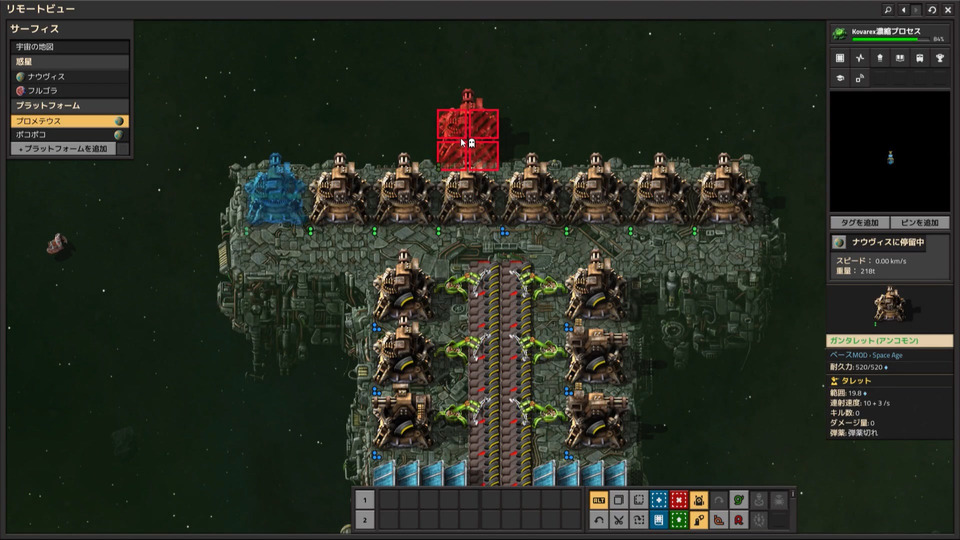
Task: Select the scissors cut tool
Action: click(619, 519)
